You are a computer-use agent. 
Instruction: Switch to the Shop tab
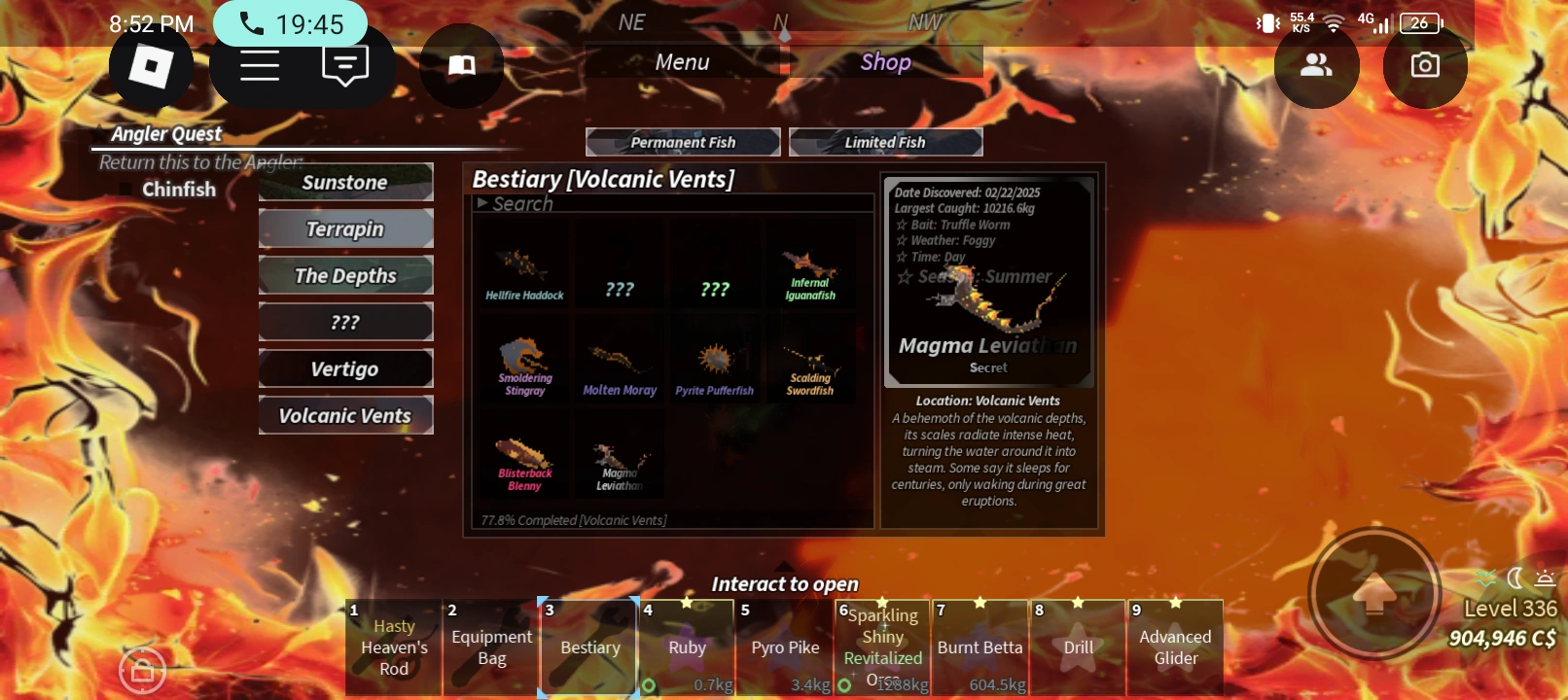click(x=884, y=61)
